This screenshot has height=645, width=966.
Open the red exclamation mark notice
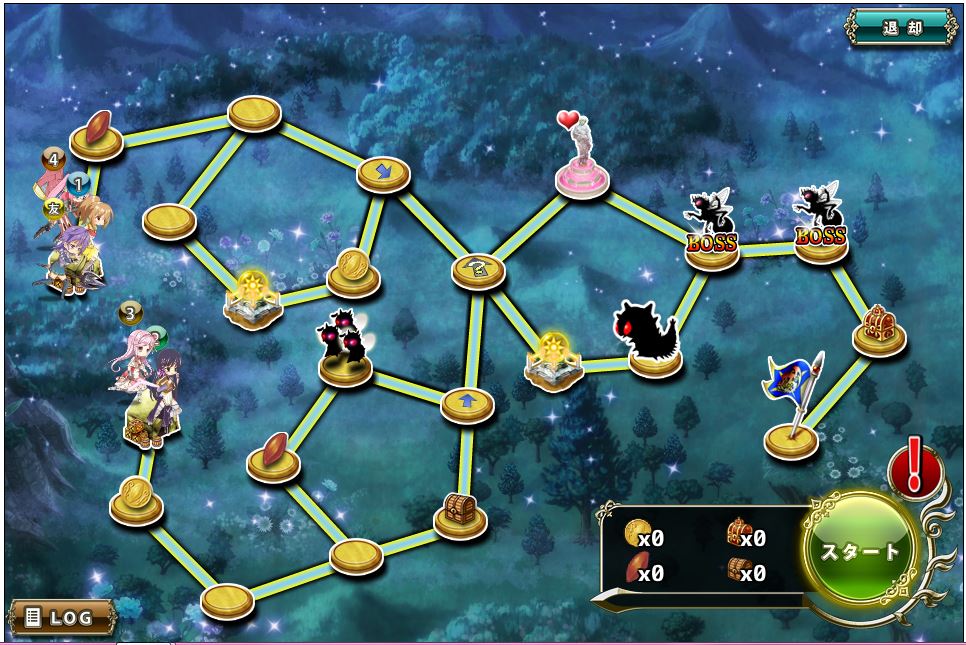(x=912, y=468)
